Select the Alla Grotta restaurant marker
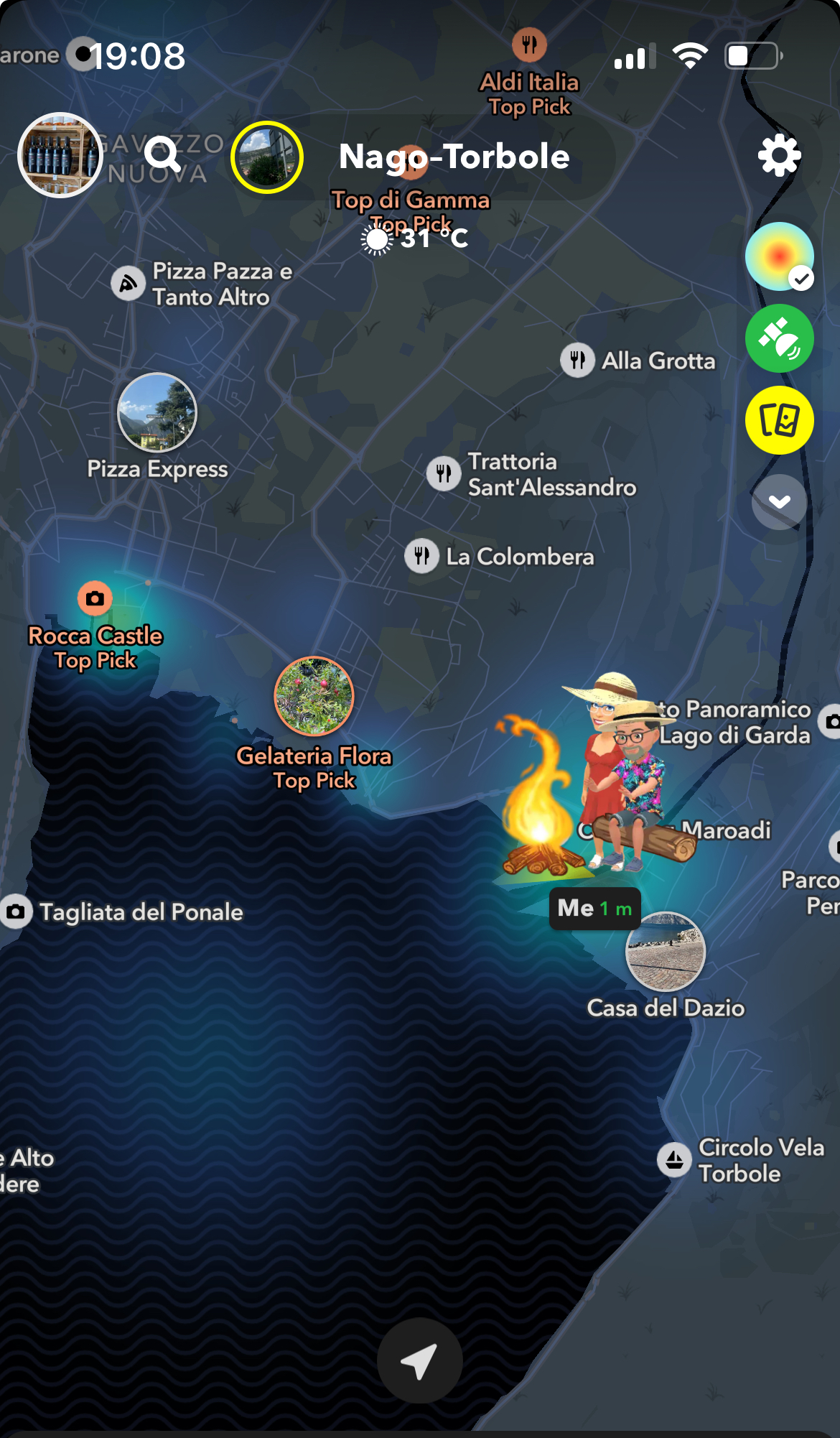The height and width of the screenshot is (1438, 840). click(577, 359)
